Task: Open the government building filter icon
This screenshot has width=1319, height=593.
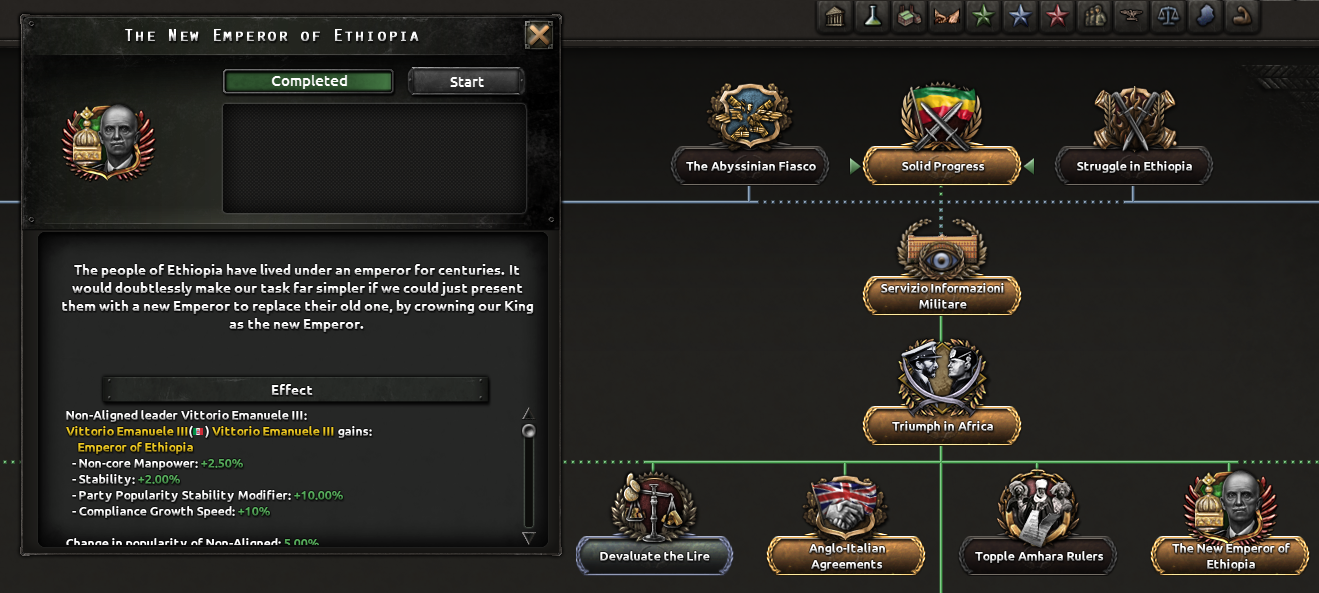Action: click(835, 17)
